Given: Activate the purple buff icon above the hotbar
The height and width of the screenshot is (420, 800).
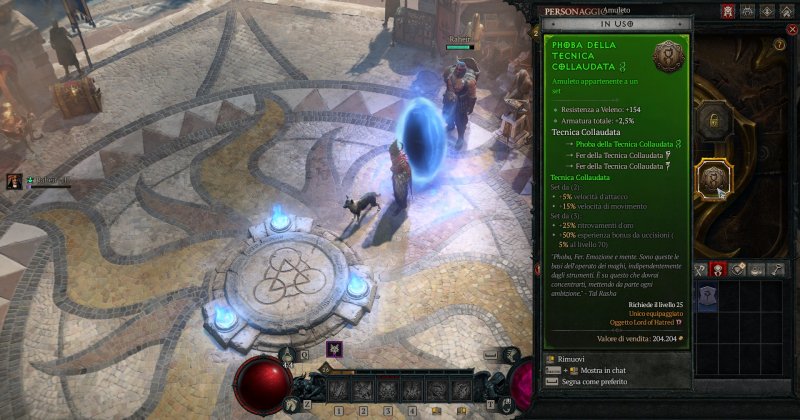Looking at the screenshot, I should (334, 349).
